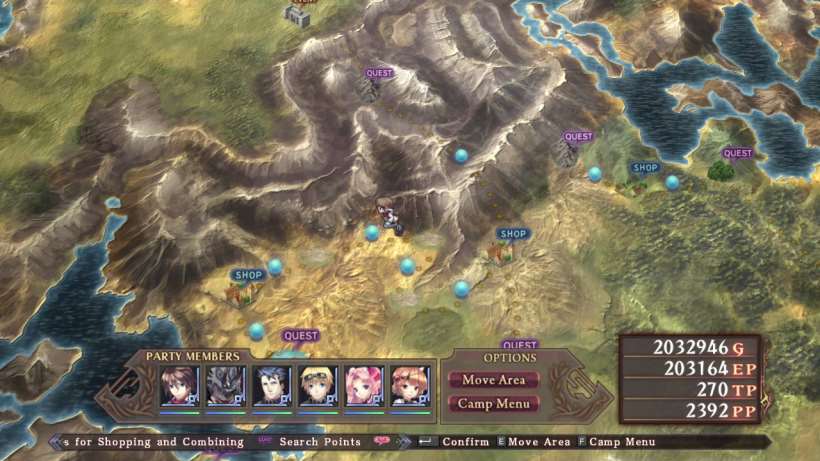Image resolution: width=820 pixels, height=461 pixels.
Task: Open the Camp Menu
Action: [494, 404]
